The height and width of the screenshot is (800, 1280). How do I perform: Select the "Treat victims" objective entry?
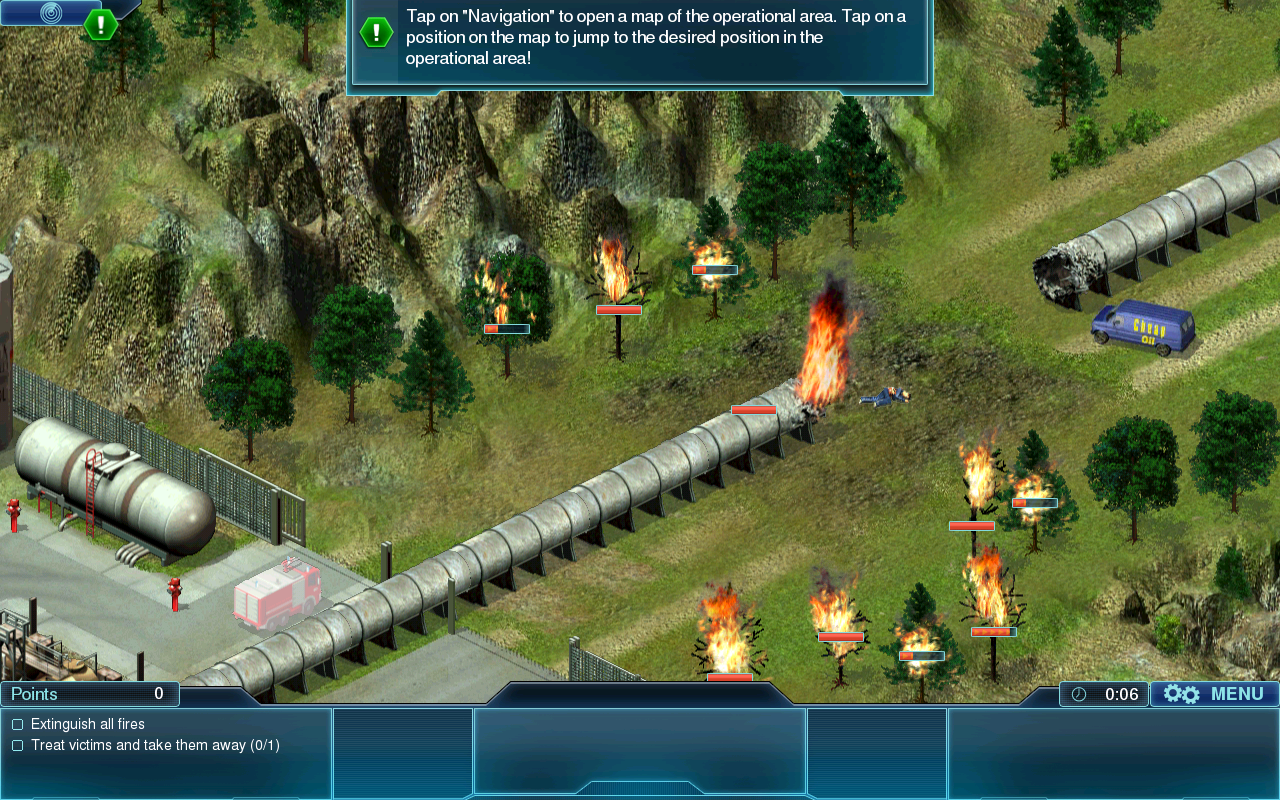point(154,745)
